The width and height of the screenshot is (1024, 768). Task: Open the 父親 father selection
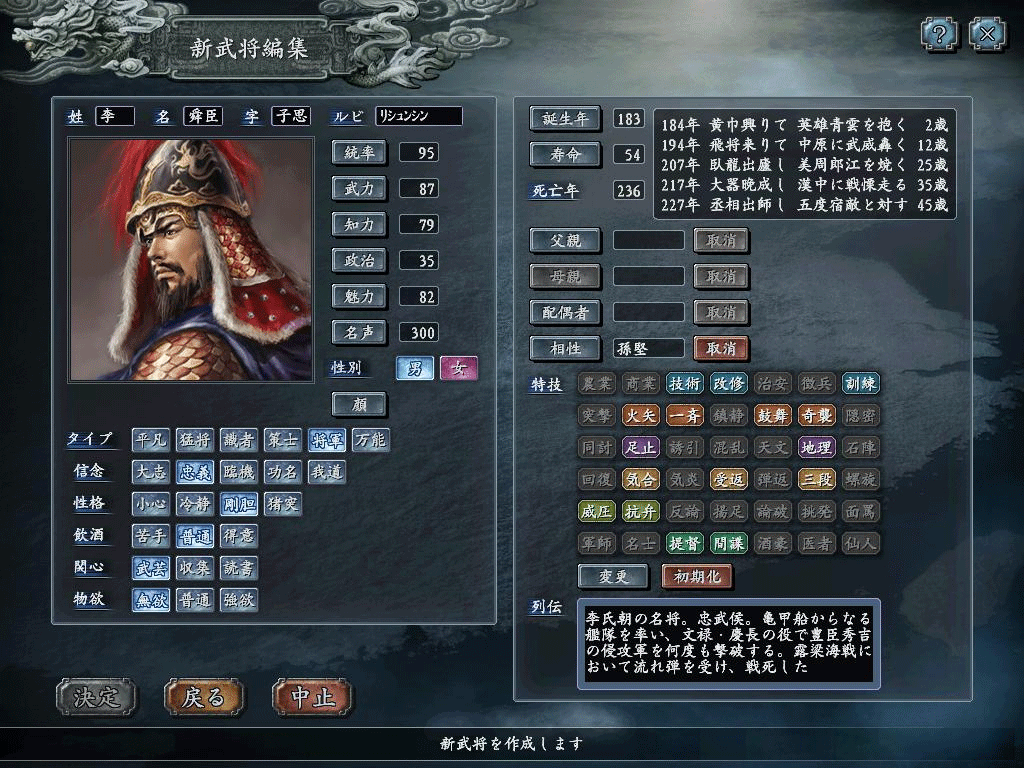[565, 240]
